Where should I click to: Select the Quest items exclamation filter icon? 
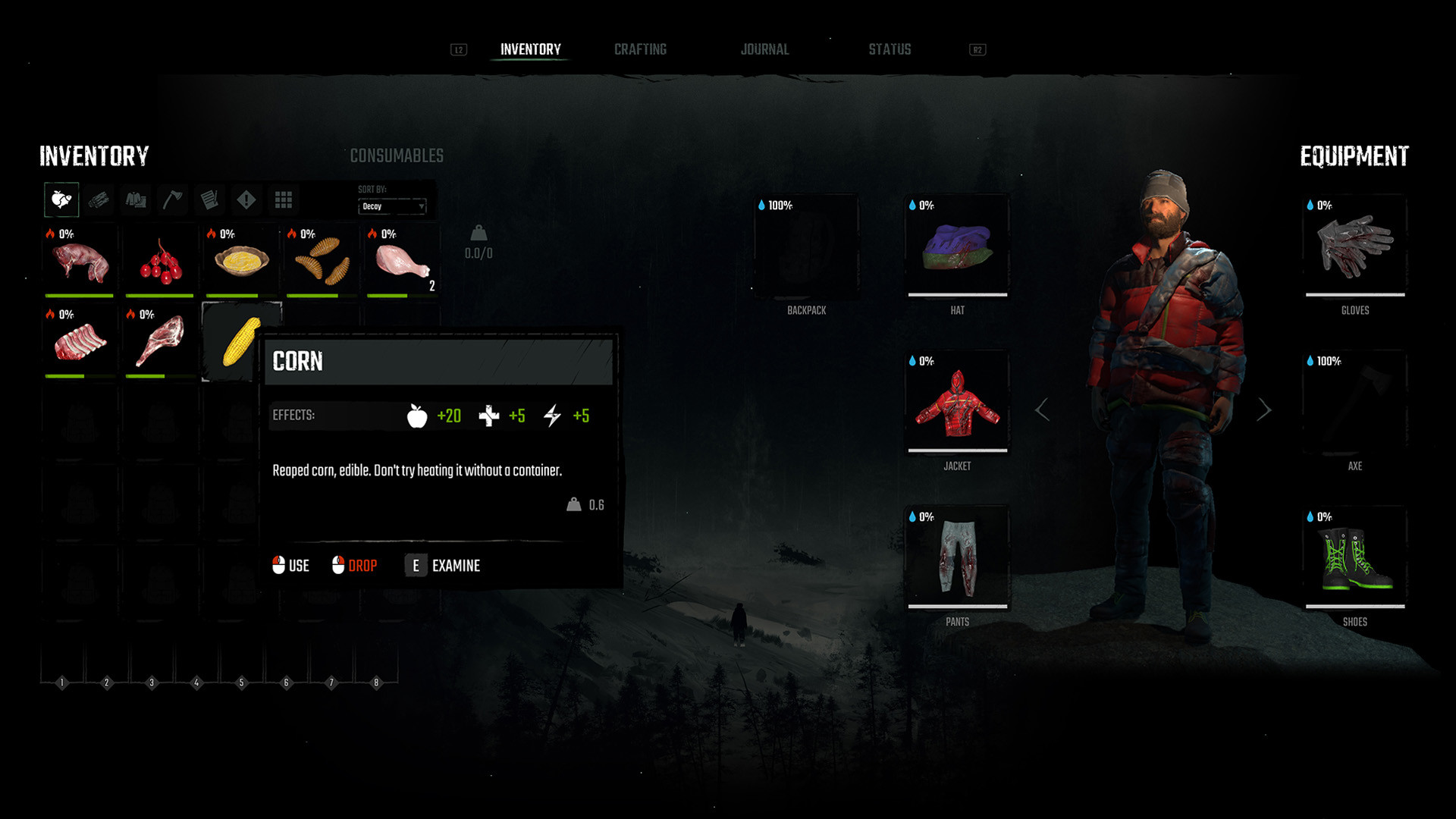point(246,199)
